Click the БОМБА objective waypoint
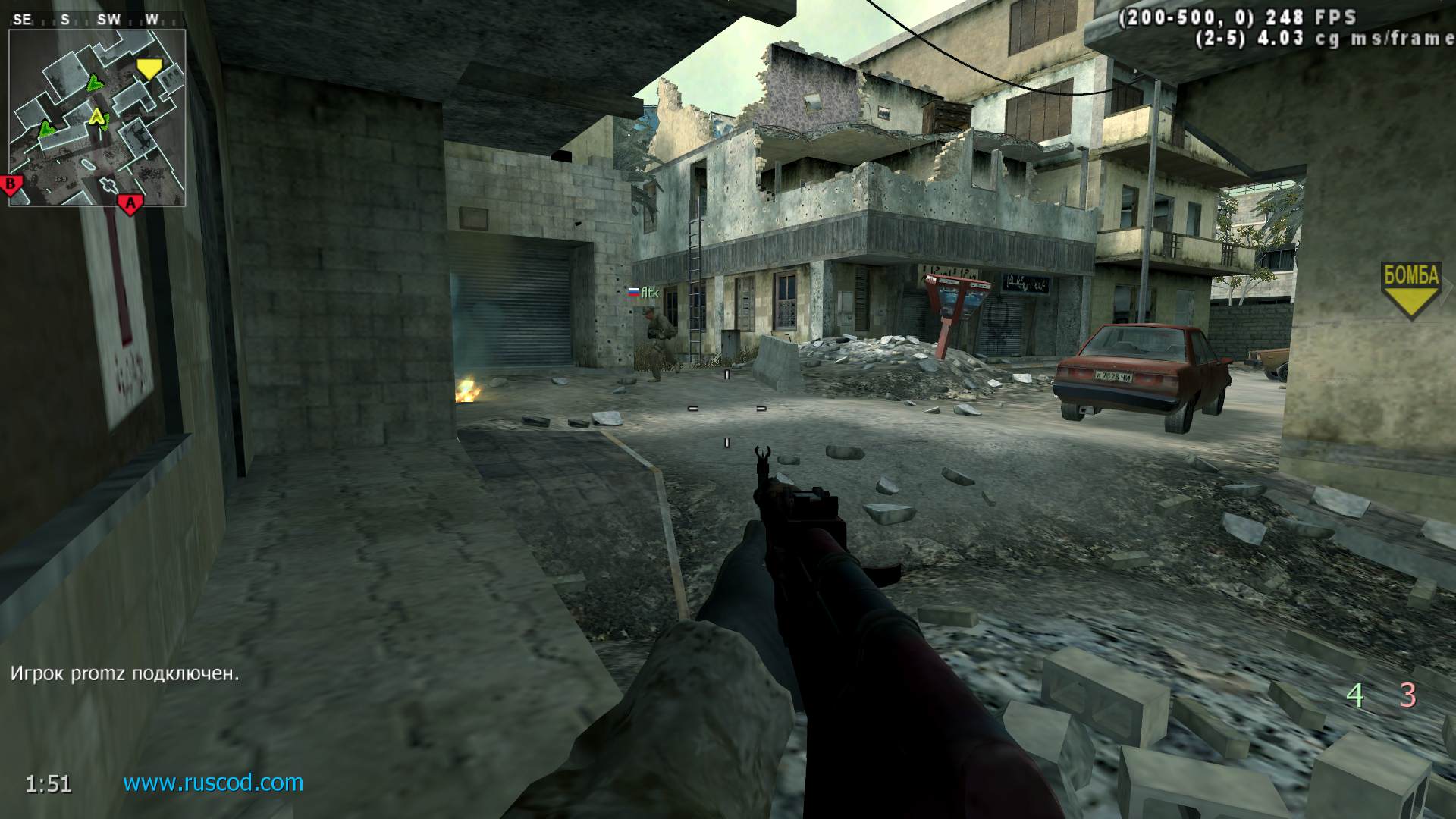Viewport: 1456px width, 819px height. (x=1410, y=287)
